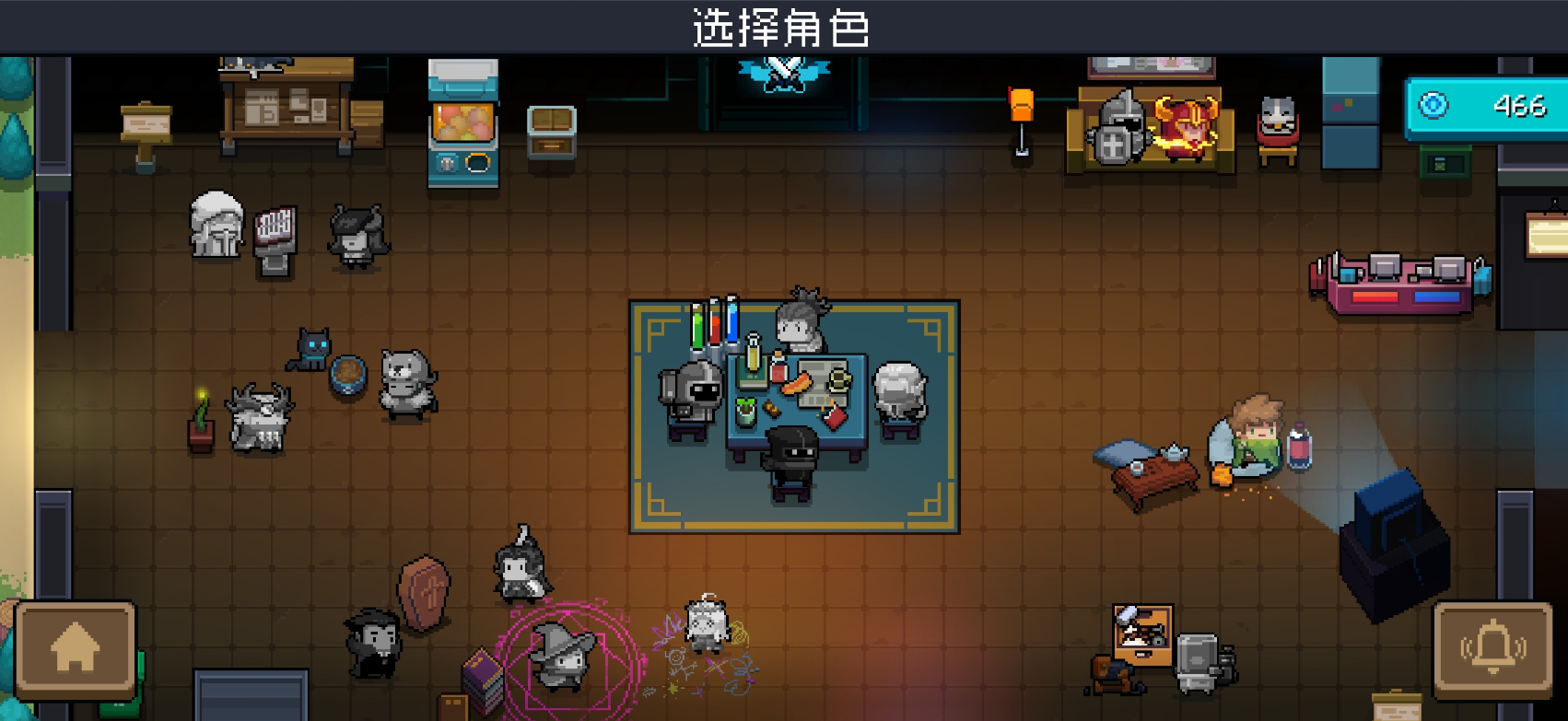Return to the home screen
This screenshot has width=1568, height=721.
point(76,650)
